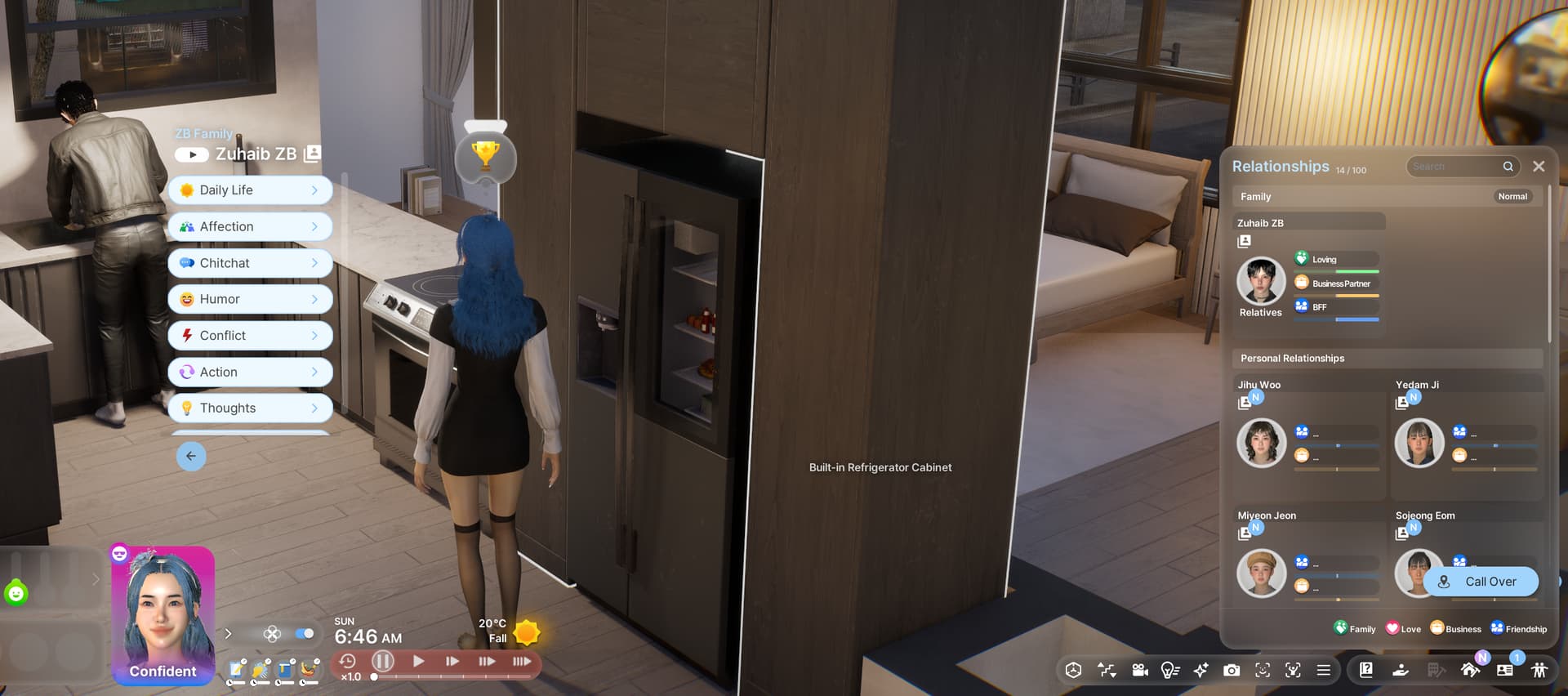
Task: Call Over the selected Zoi
Action: [1481, 582]
